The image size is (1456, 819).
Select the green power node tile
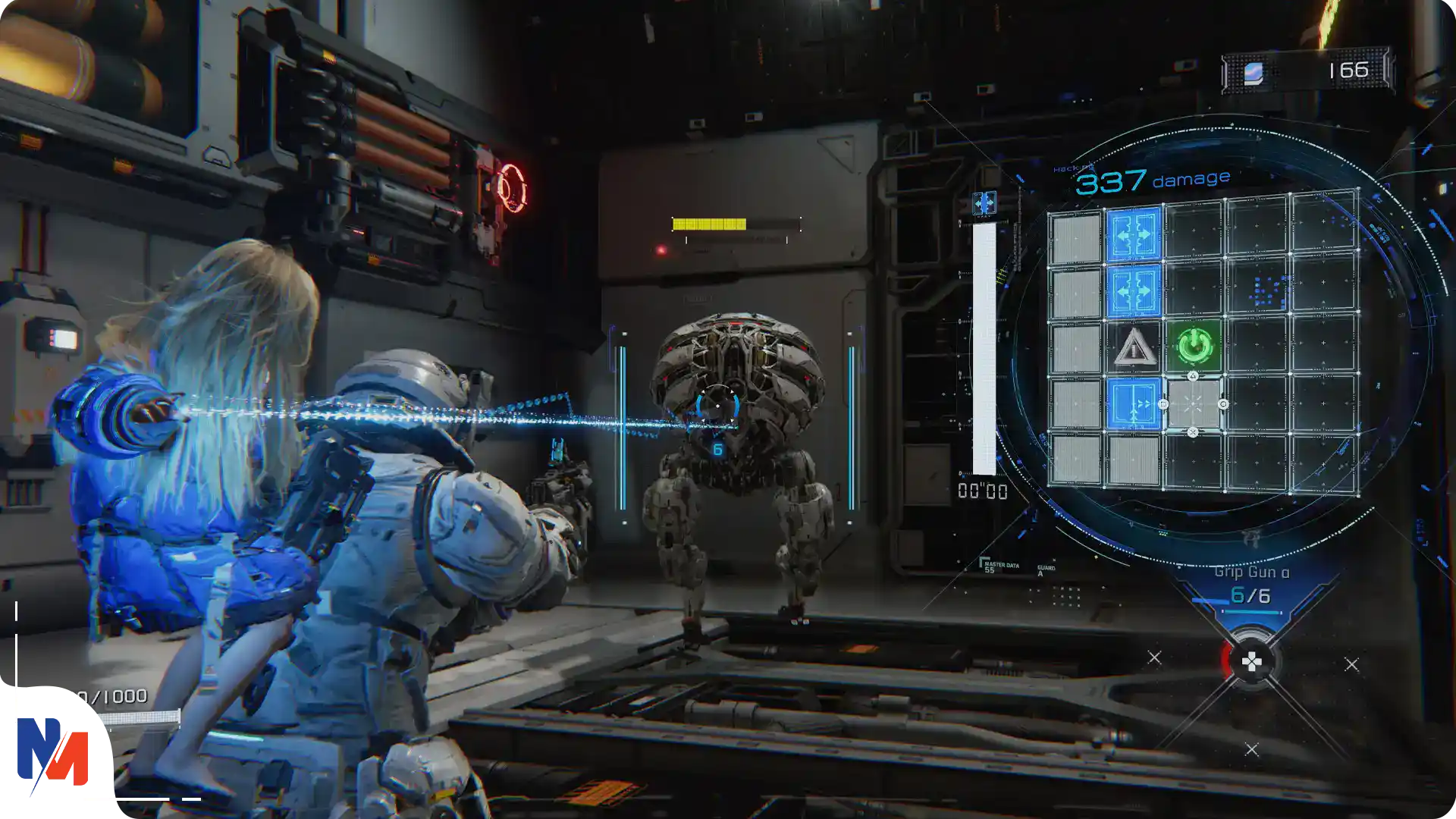point(1194,346)
